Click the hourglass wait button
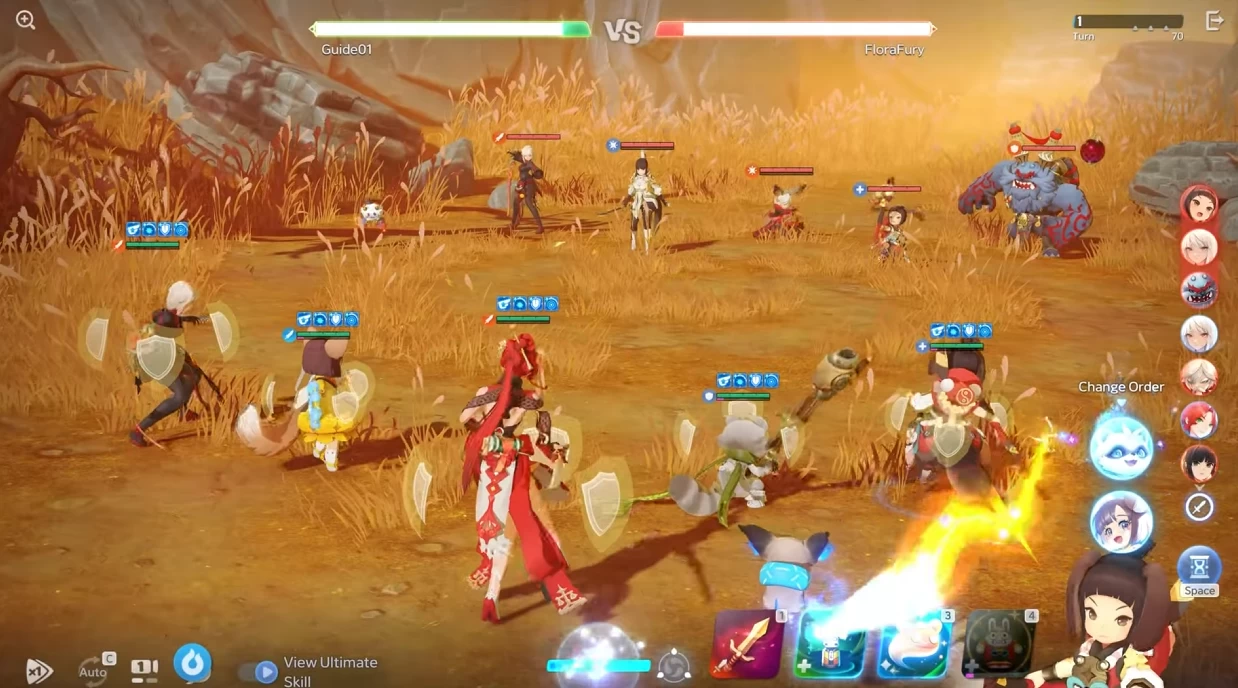The height and width of the screenshot is (688, 1238). (1199, 568)
